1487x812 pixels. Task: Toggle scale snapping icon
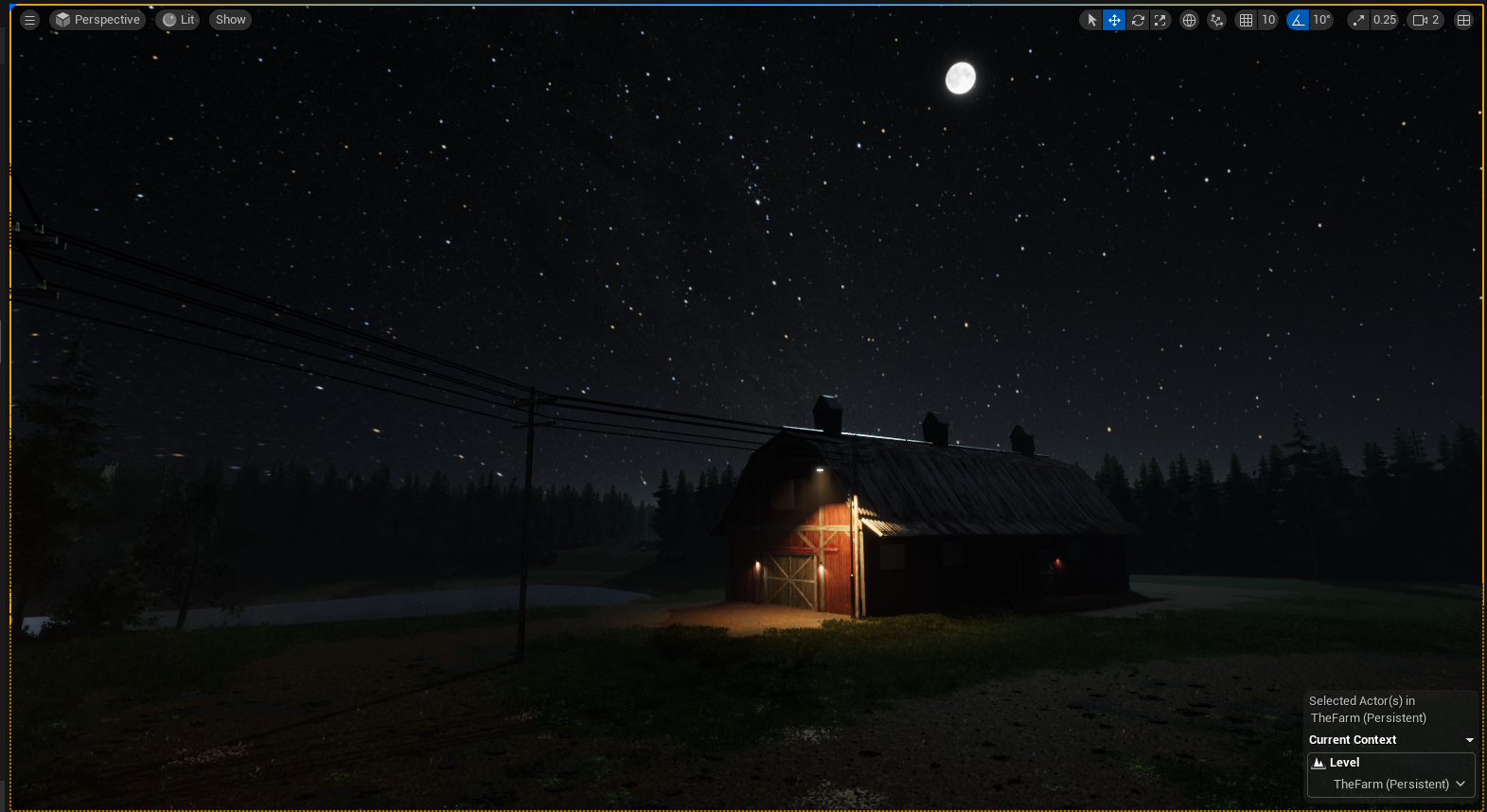point(1359,20)
